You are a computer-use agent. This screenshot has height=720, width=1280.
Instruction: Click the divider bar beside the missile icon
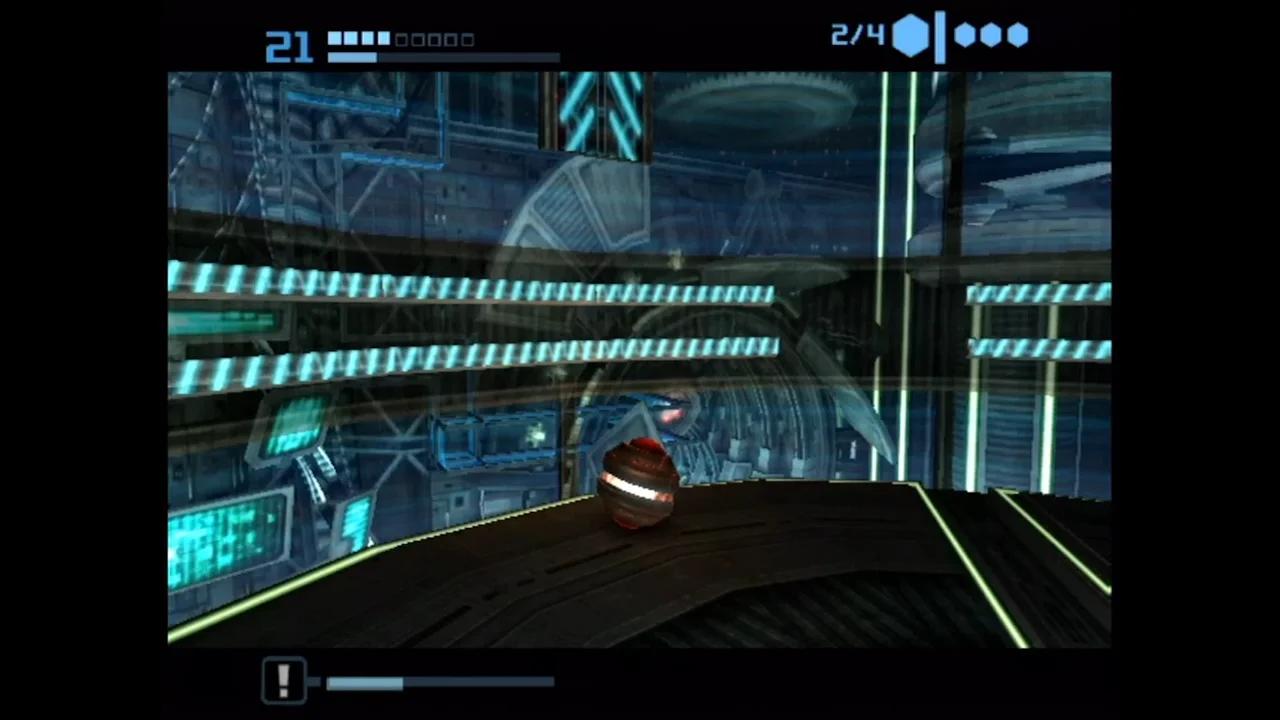point(941,36)
